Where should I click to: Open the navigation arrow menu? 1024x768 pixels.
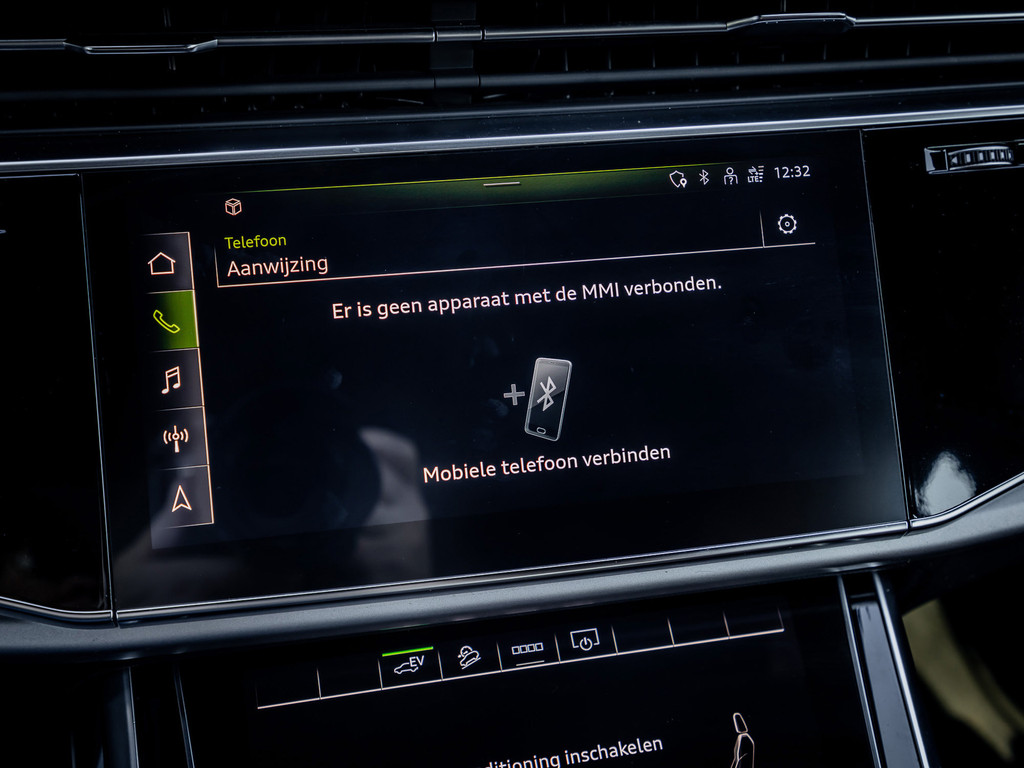(x=181, y=497)
